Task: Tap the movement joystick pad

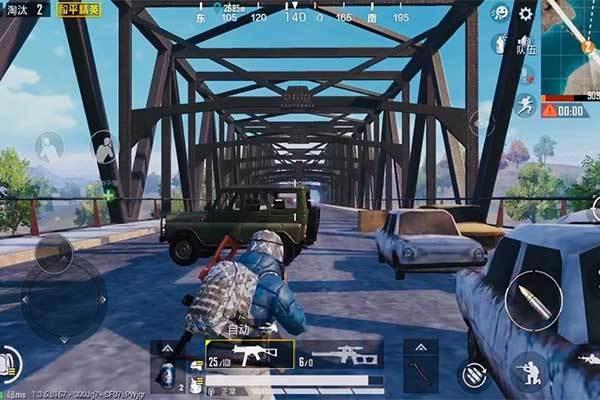Action: pyautogui.click(x=63, y=298)
